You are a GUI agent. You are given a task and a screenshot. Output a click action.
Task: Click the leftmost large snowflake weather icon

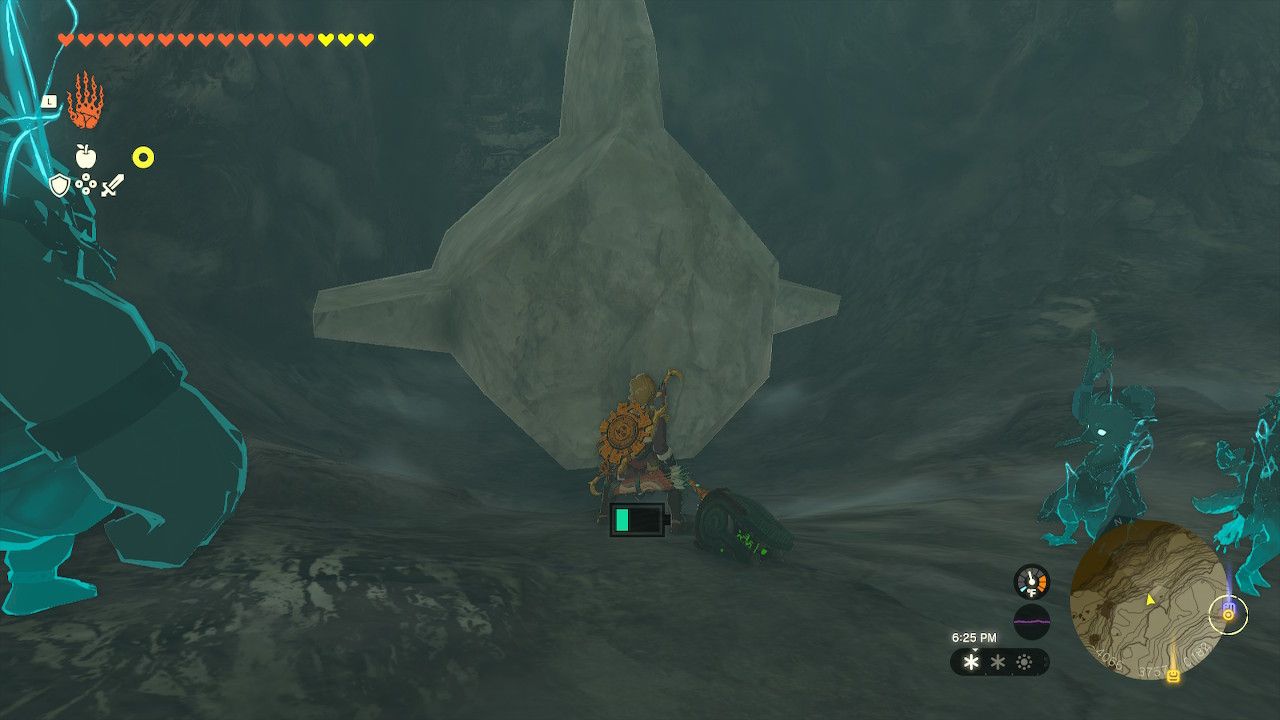970,662
